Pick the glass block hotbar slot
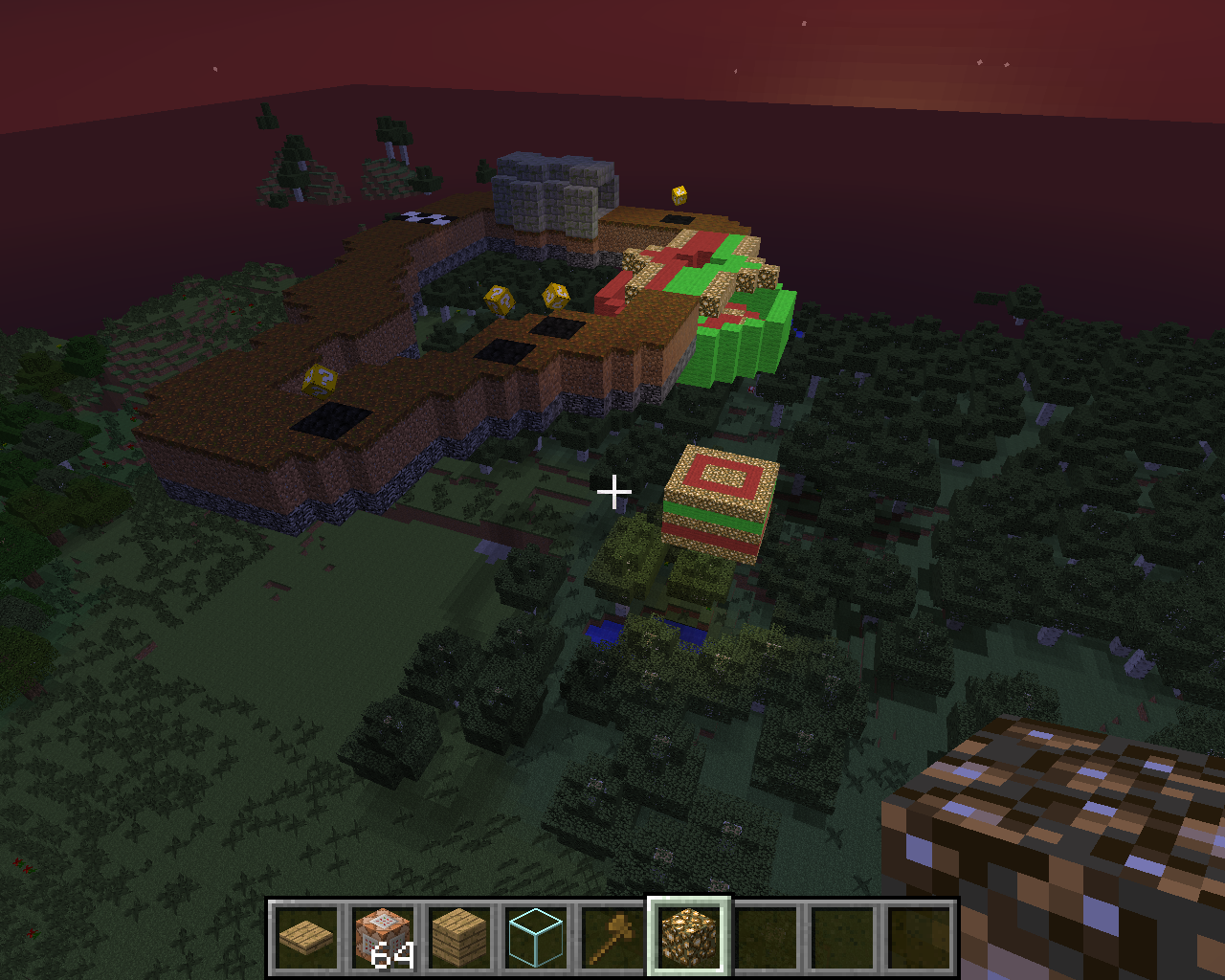Screen dimensions: 1225x980 coord(536,937)
